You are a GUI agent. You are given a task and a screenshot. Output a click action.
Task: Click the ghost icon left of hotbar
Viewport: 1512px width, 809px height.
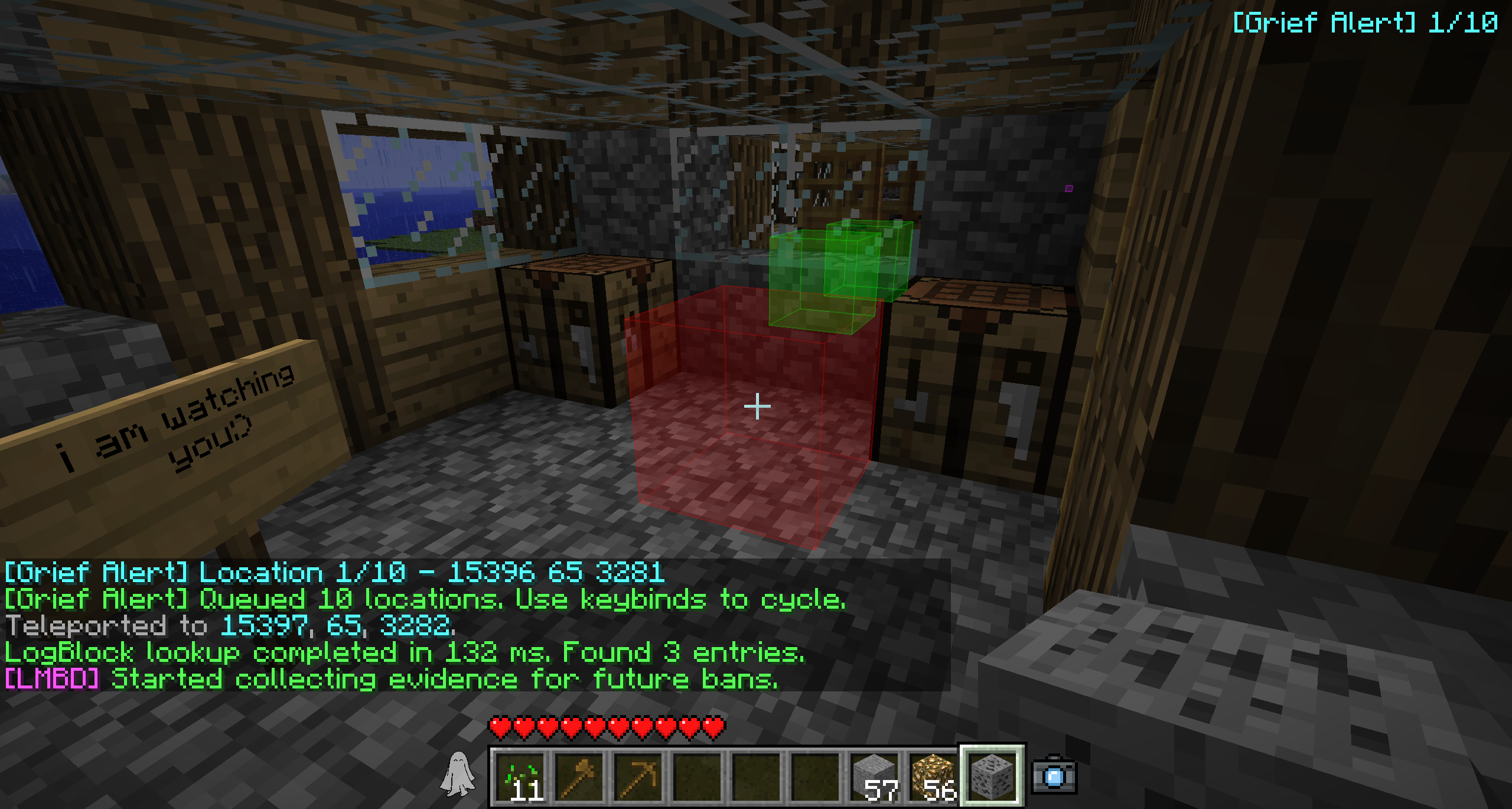457,774
